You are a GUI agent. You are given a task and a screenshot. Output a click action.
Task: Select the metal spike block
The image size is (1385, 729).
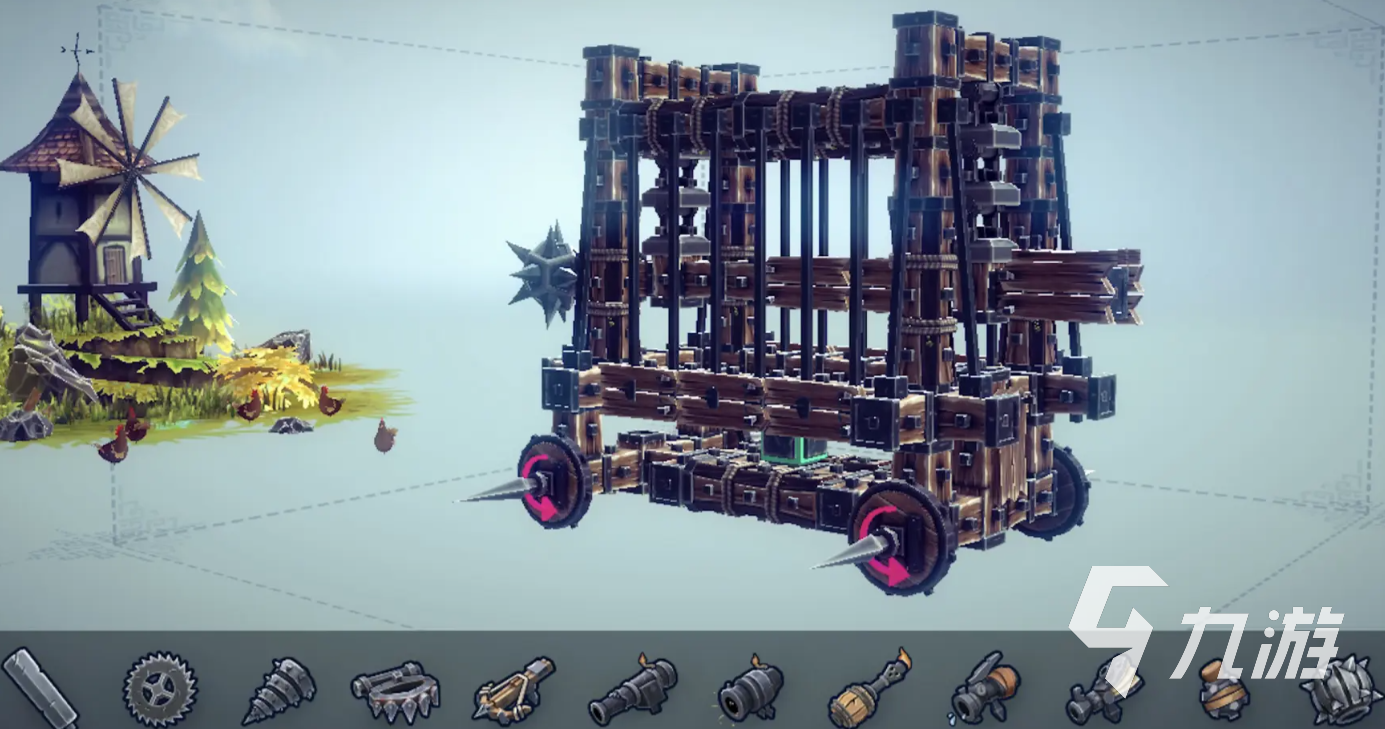40,687
